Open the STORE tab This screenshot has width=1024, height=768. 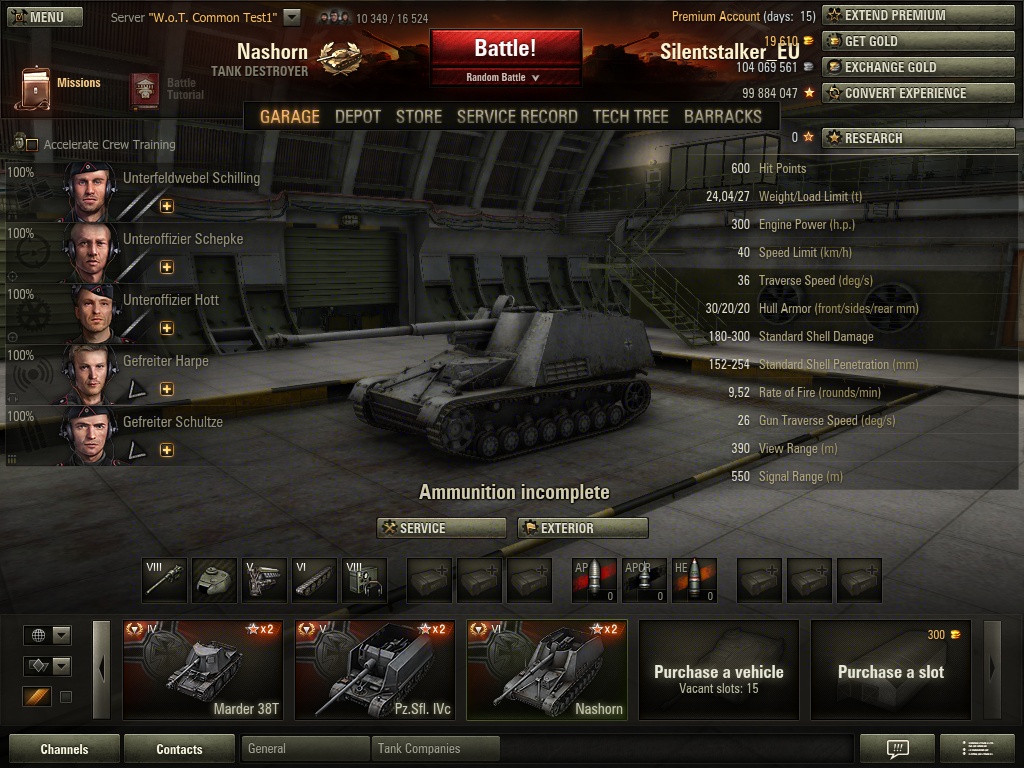pyautogui.click(x=418, y=116)
